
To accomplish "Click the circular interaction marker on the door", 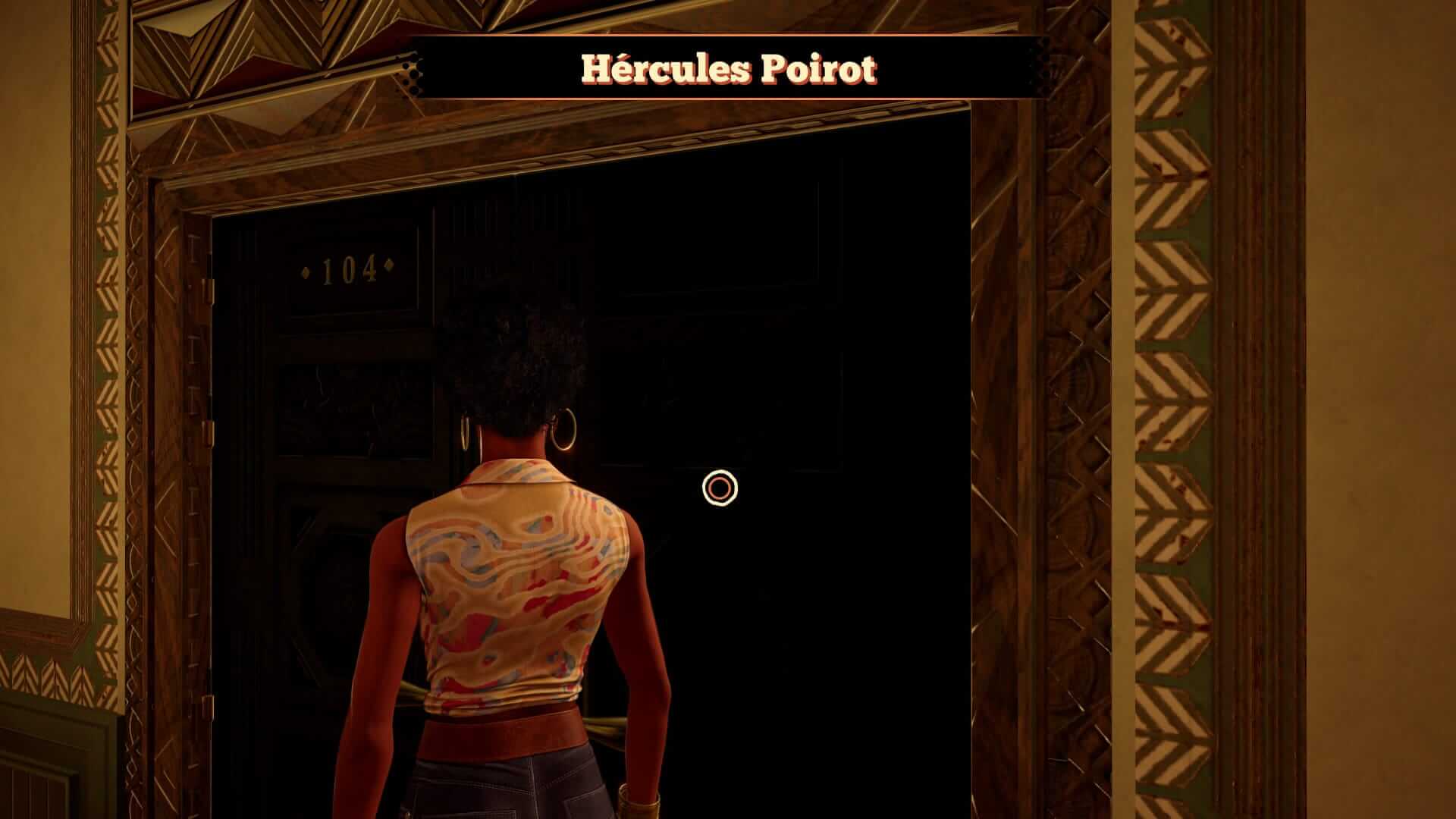I will click(x=719, y=488).
